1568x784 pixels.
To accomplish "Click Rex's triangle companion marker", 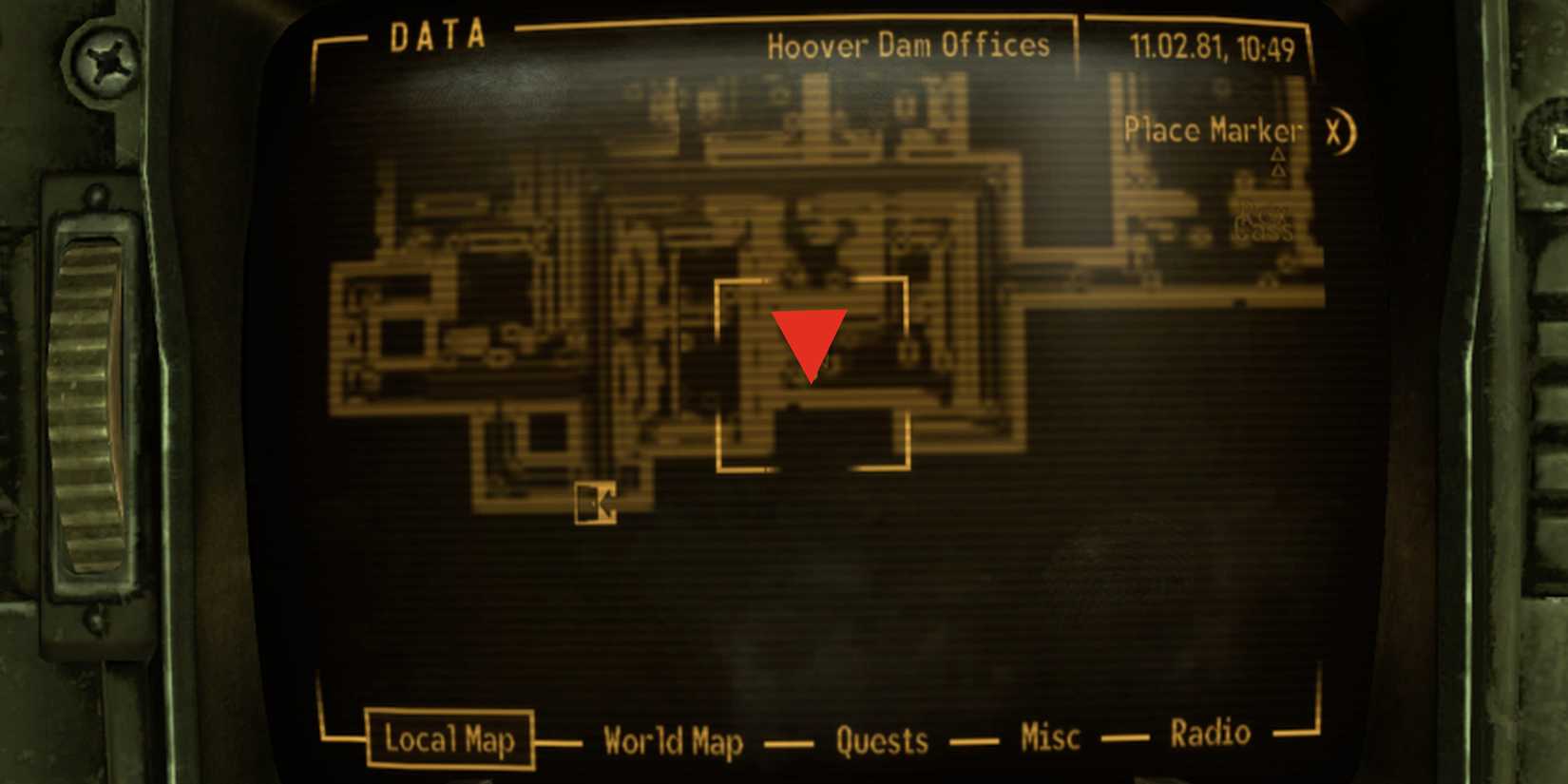I will click(1278, 154).
